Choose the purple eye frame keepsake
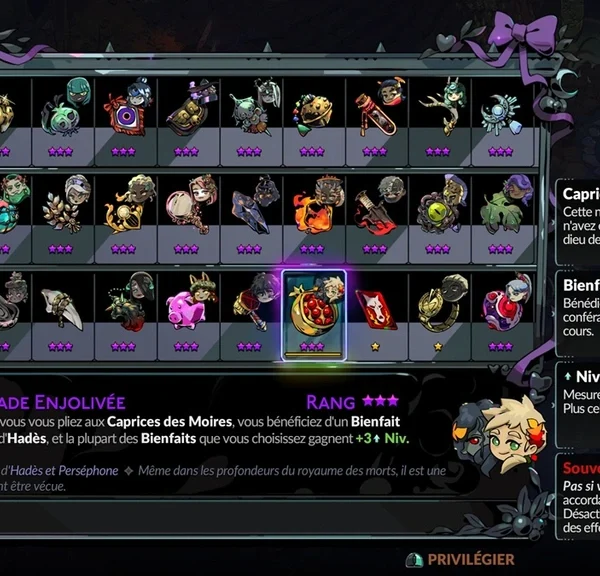The width and height of the screenshot is (600, 576). [x=125, y=114]
